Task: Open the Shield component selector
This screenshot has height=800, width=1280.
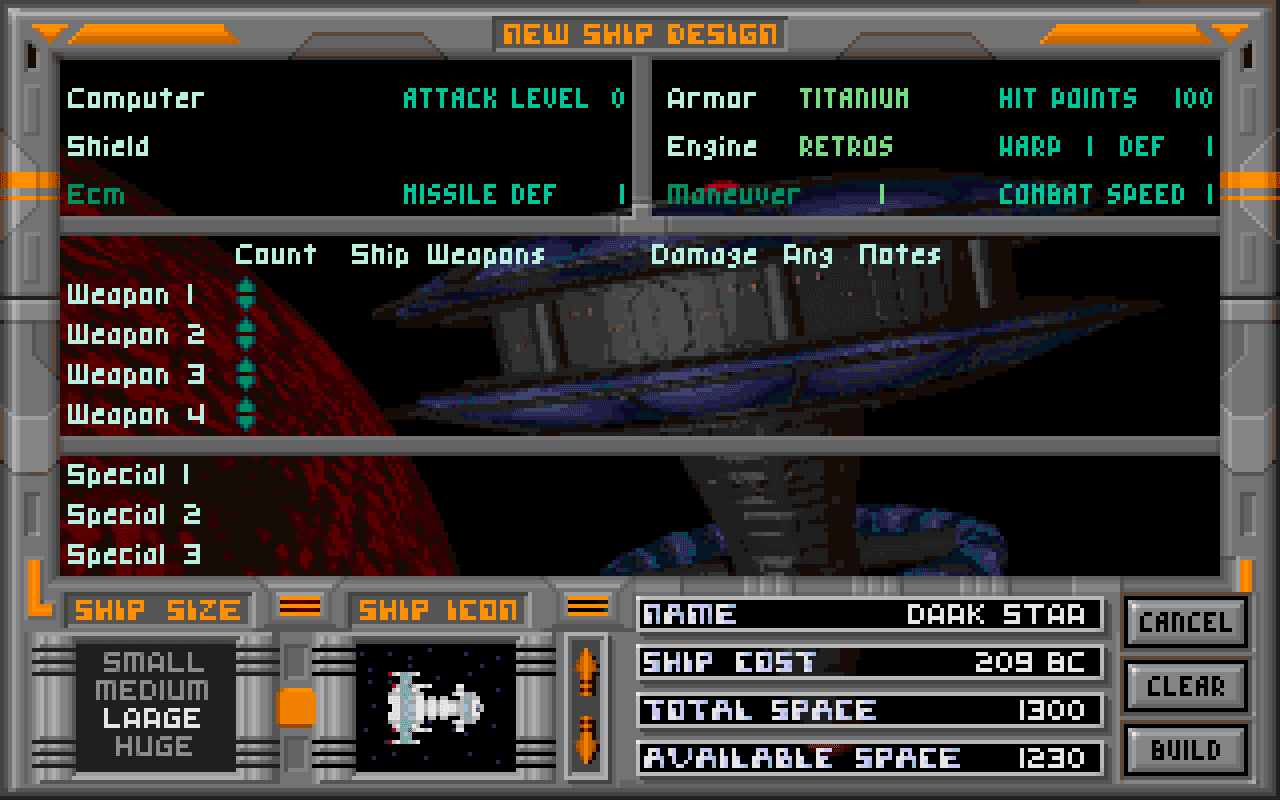Action: (108, 147)
